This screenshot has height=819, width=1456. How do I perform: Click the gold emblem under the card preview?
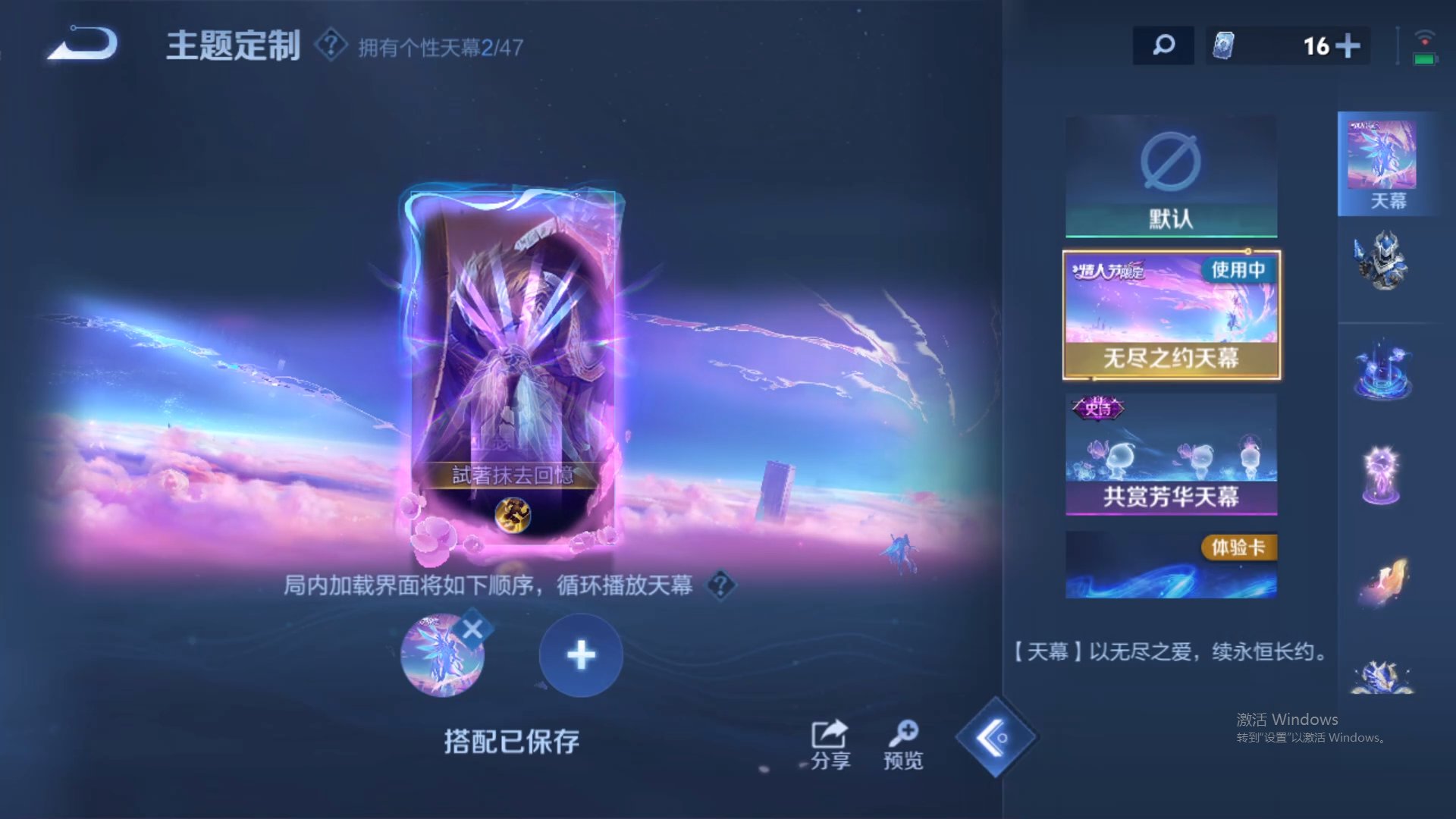[513, 516]
